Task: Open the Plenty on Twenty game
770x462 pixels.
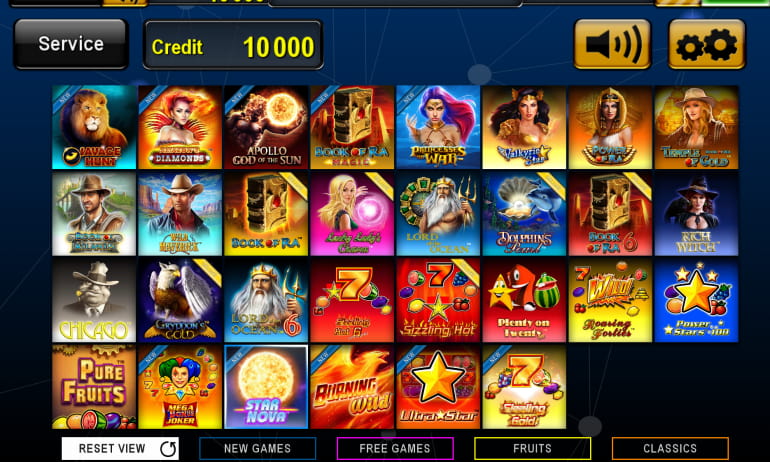Action: 524,300
